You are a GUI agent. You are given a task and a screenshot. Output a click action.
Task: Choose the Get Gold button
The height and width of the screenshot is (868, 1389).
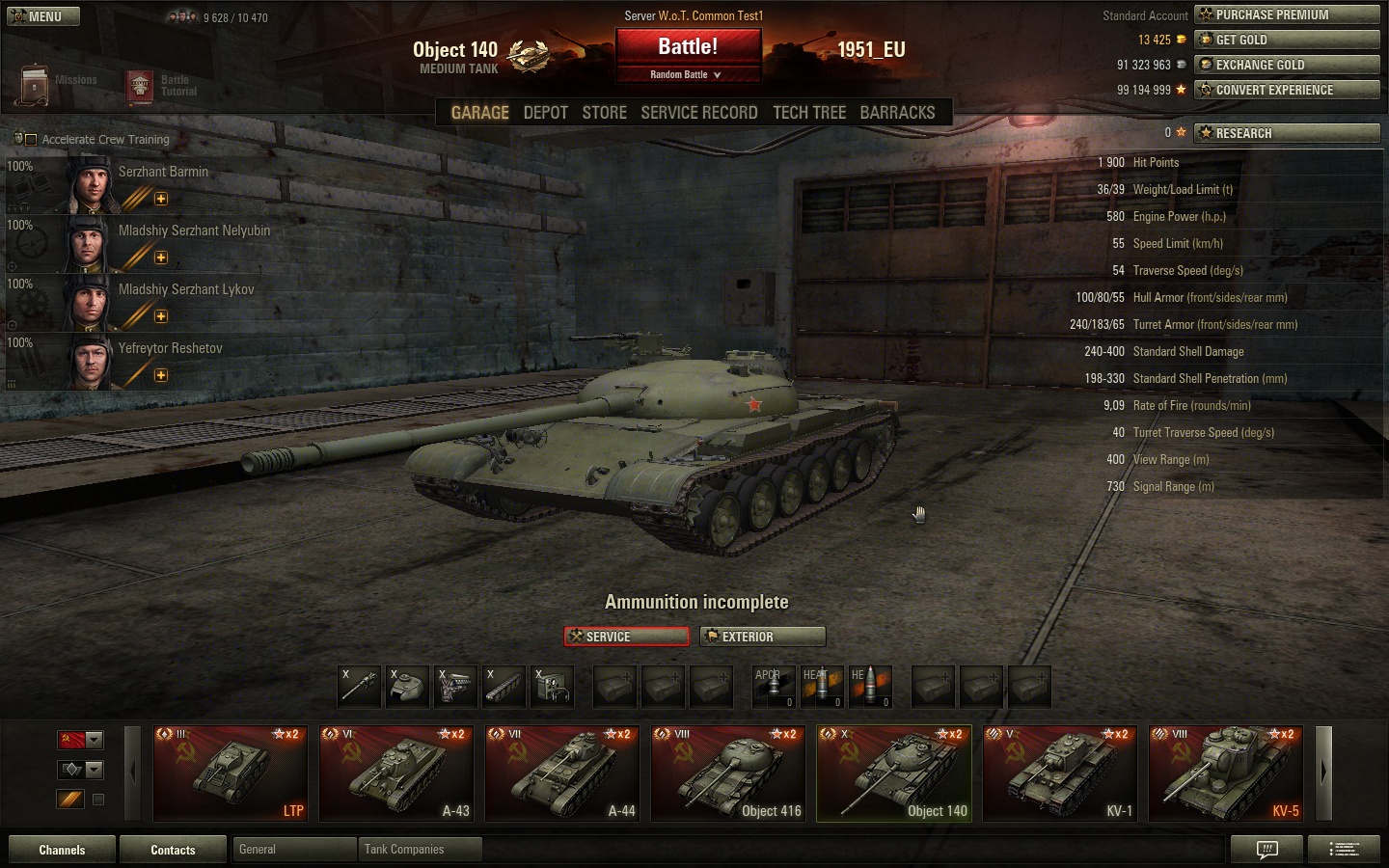1287,40
